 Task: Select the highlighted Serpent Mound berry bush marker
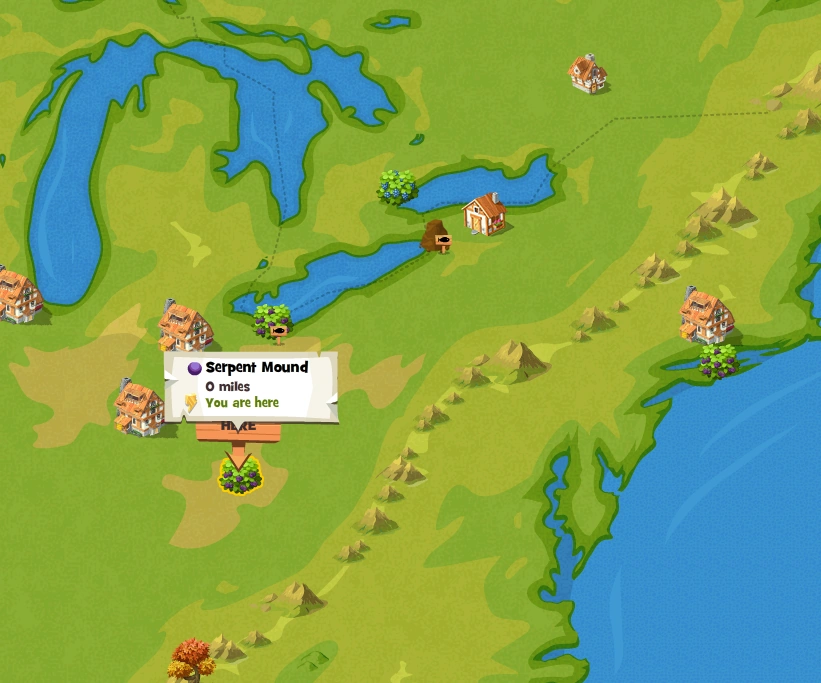[240, 478]
